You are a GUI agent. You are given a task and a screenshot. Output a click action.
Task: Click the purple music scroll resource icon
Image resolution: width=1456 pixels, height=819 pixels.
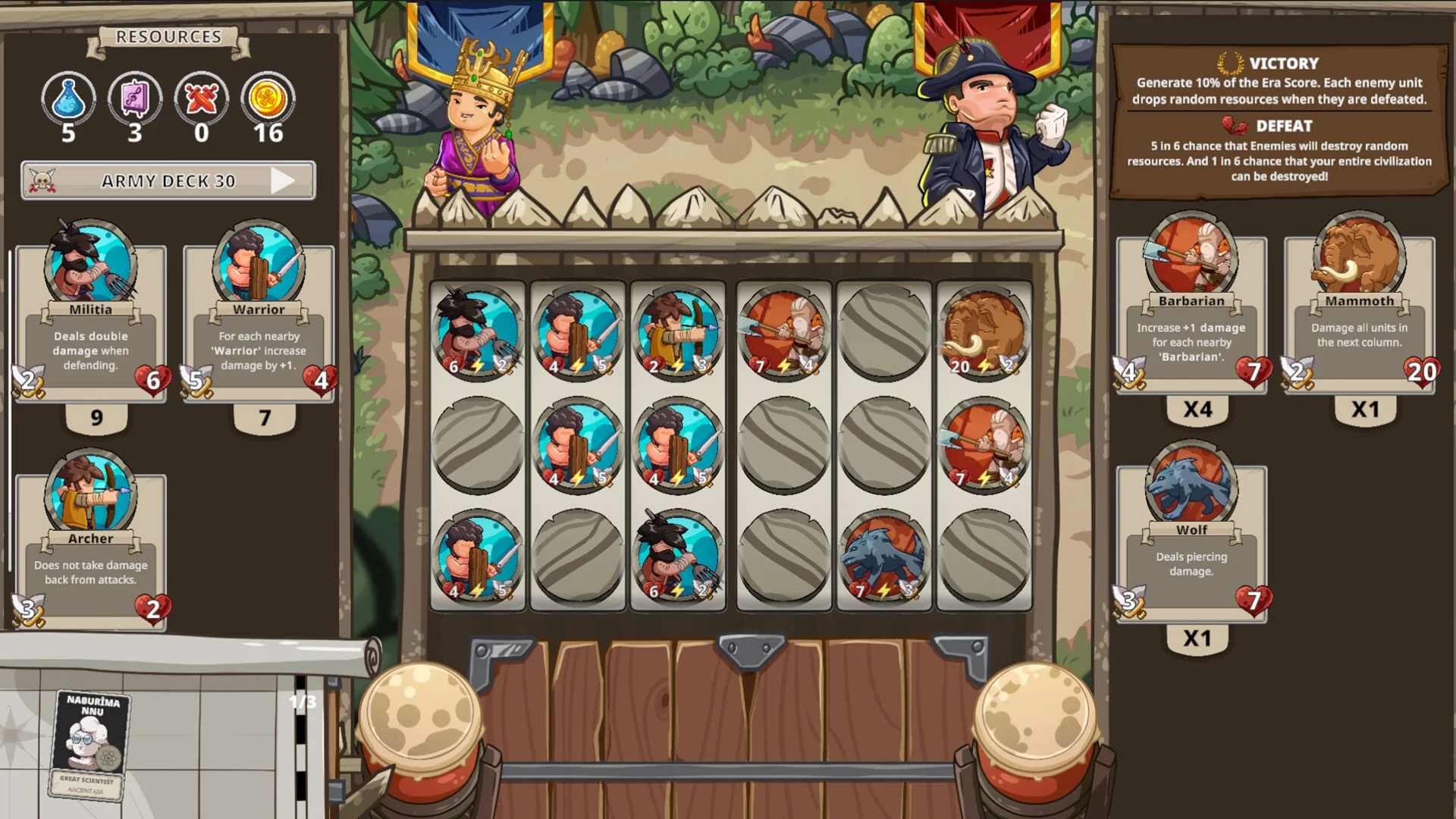[135, 99]
